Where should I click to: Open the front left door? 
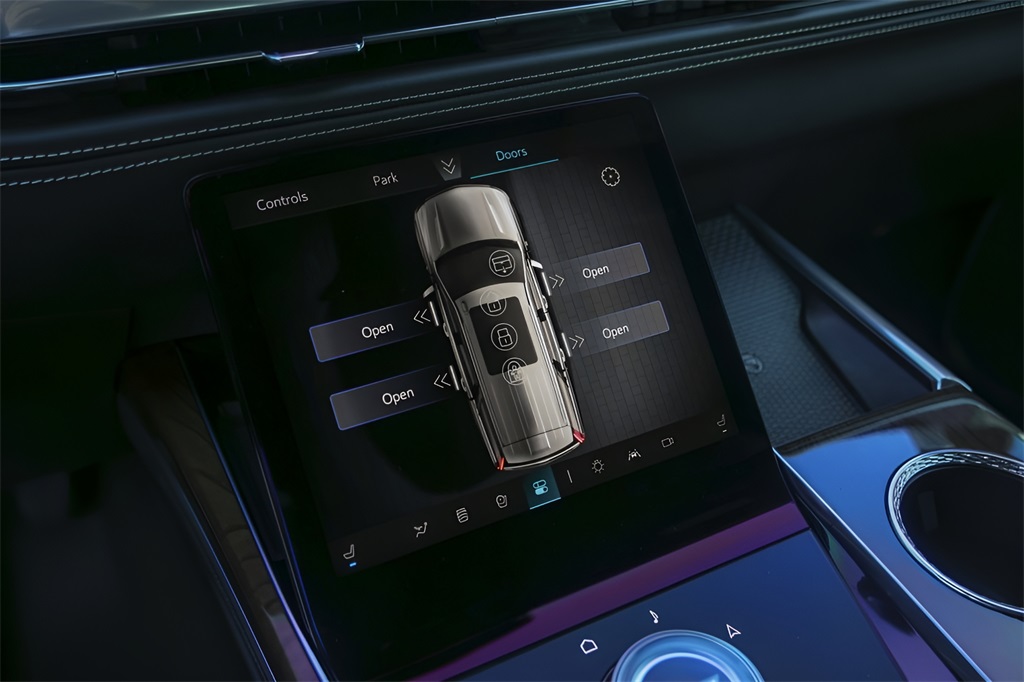click(x=376, y=330)
